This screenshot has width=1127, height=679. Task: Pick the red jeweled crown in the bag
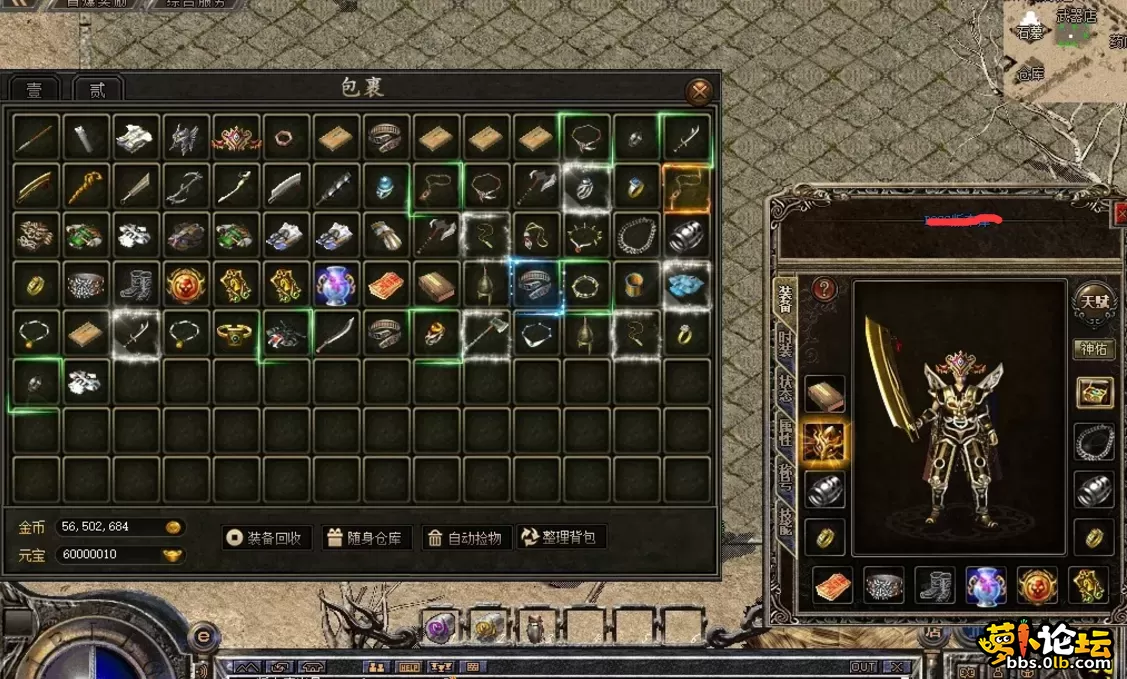pos(237,138)
